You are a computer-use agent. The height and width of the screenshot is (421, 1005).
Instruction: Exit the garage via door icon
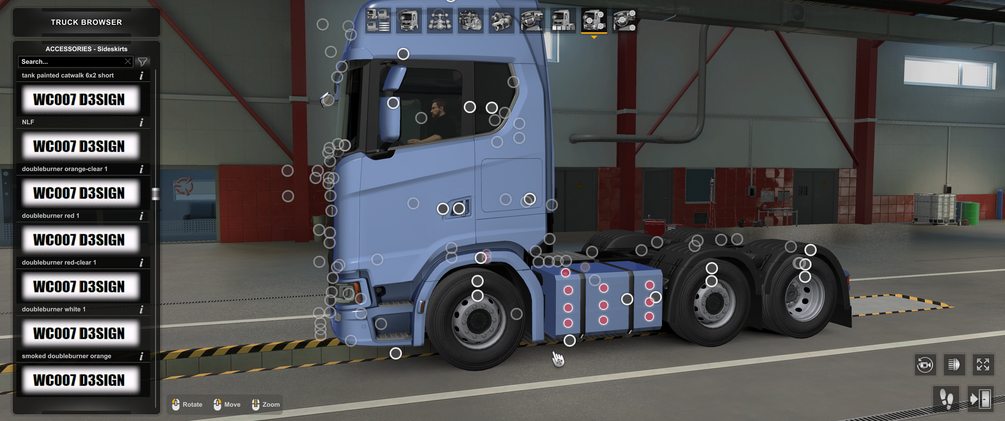tap(979, 399)
